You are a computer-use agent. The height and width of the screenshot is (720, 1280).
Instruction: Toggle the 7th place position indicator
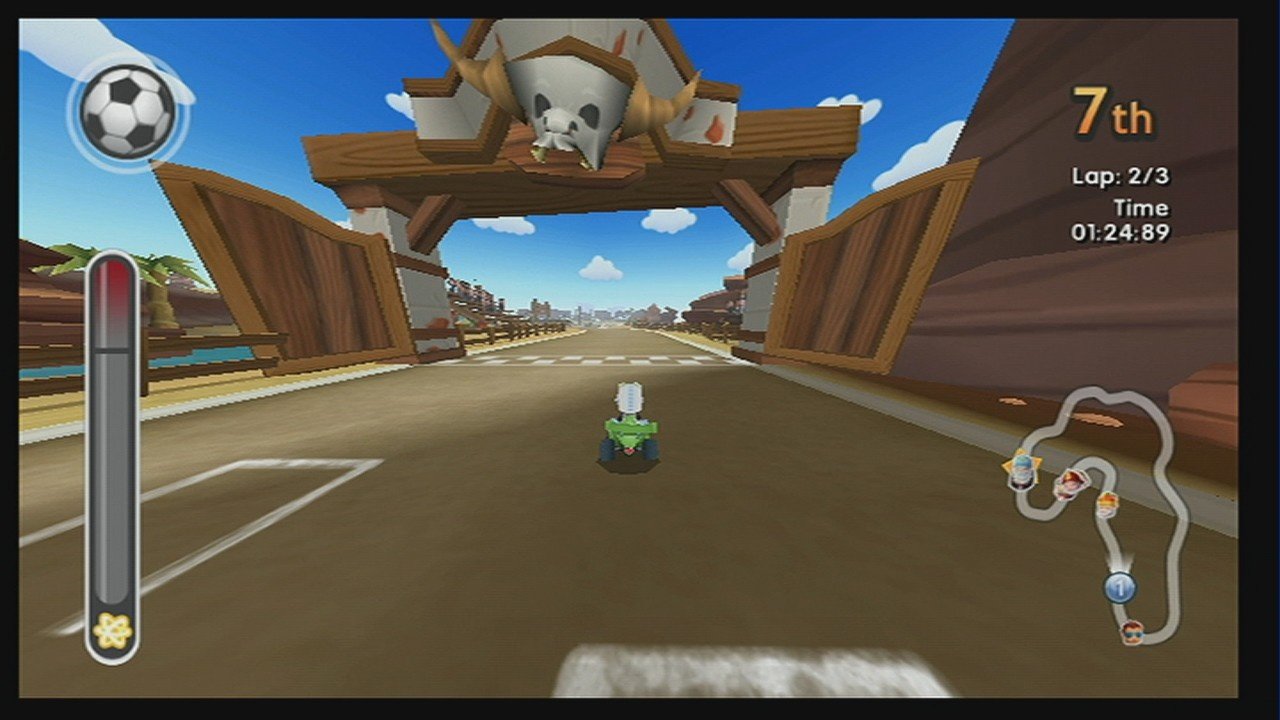(1113, 112)
